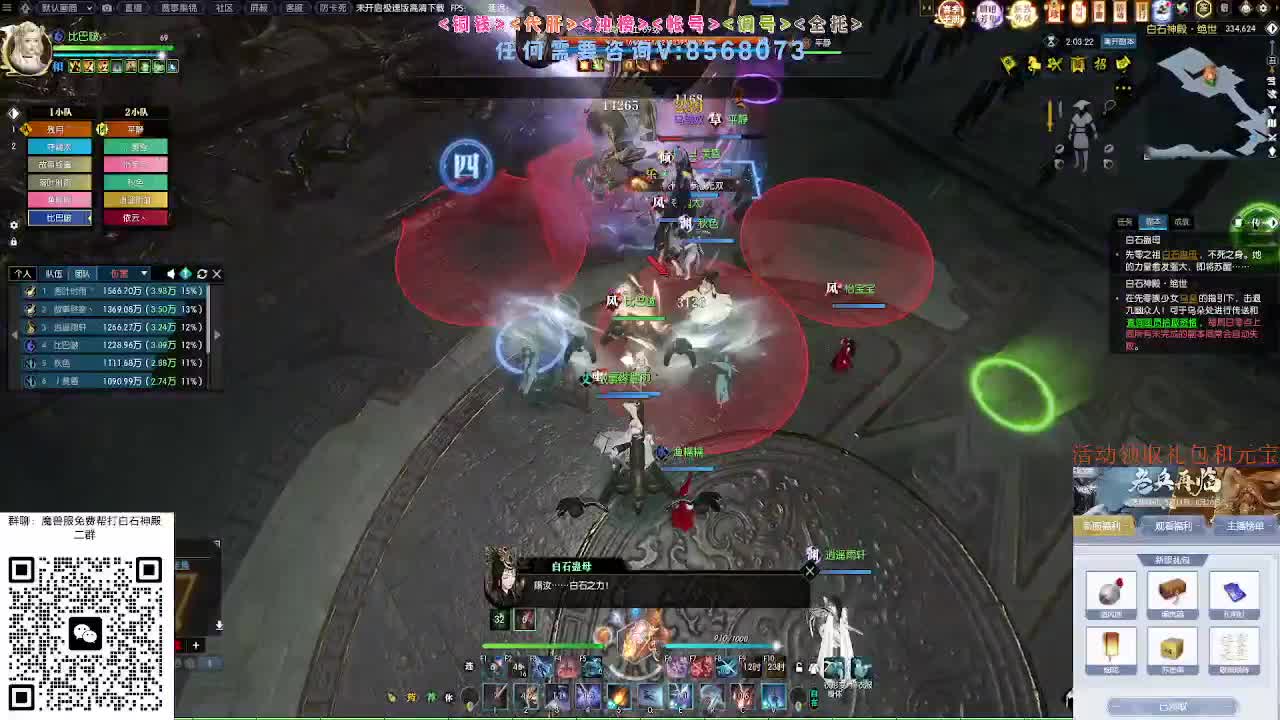Close the 白石盘母 dialog with its X
Viewport: 1280px width, 720px height.
810,572
